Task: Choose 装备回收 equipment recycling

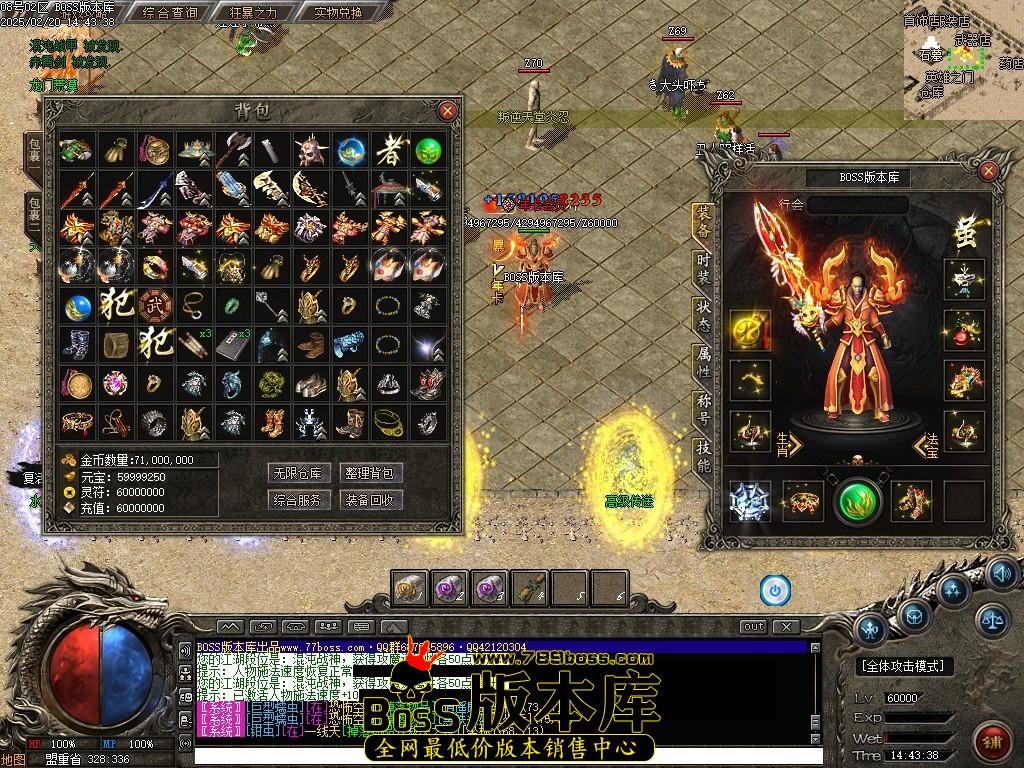Action: (x=371, y=499)
